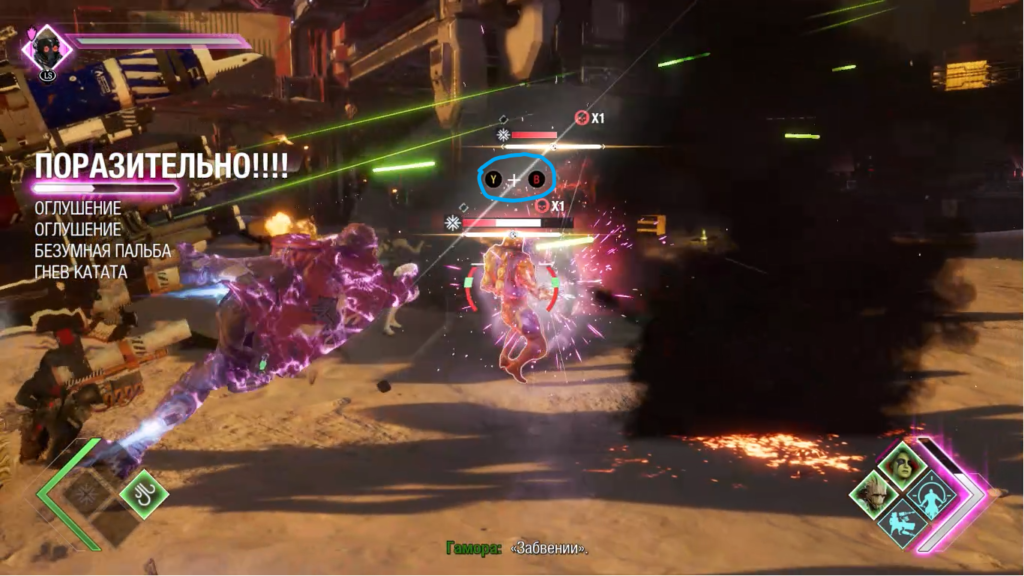Select the Gamora portrait in the squad diamond
Image resolution: width=1024 pixels, height=576 pixels.
(902, 468)
